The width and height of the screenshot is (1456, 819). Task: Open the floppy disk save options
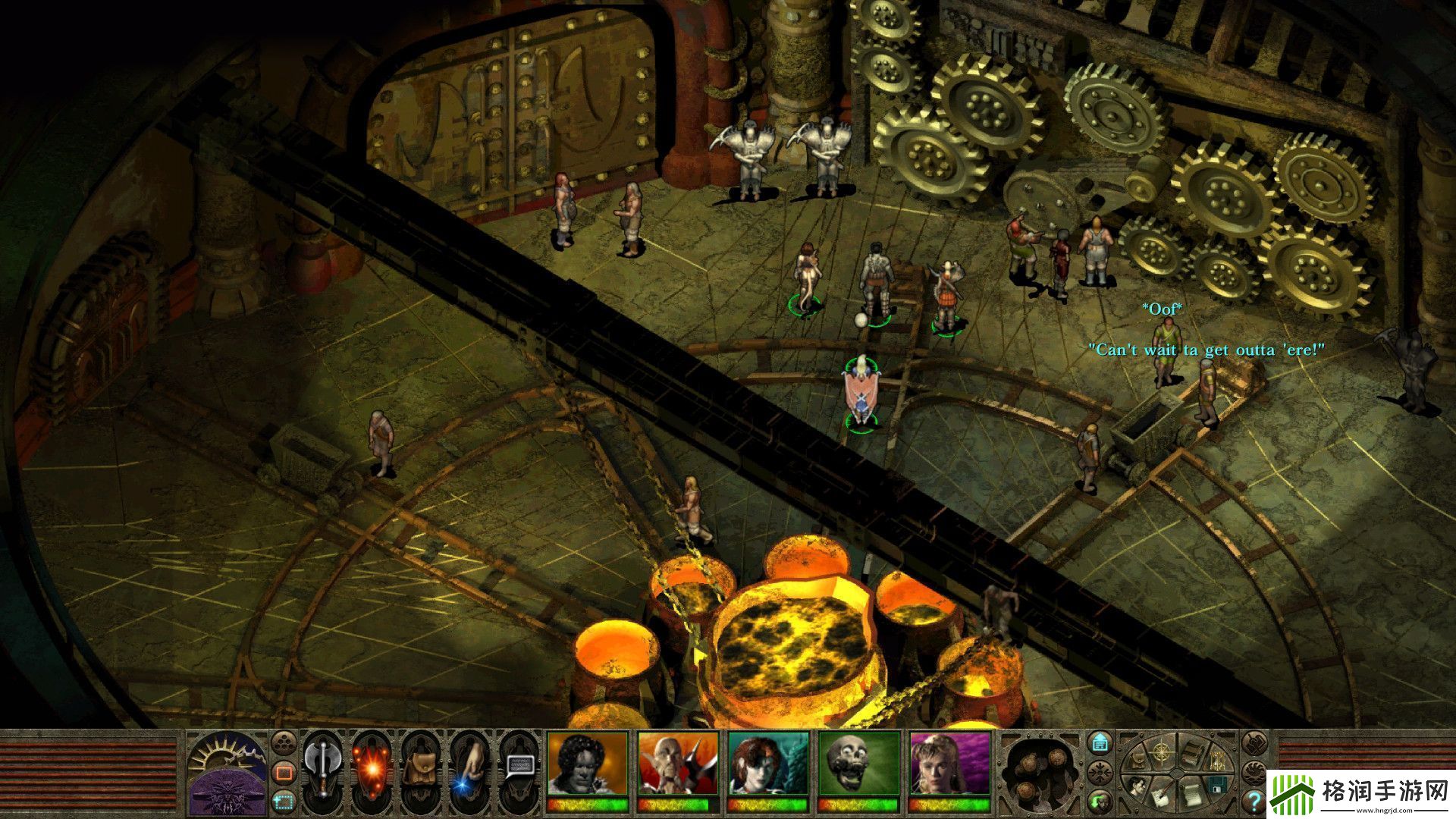(1218, 786)
